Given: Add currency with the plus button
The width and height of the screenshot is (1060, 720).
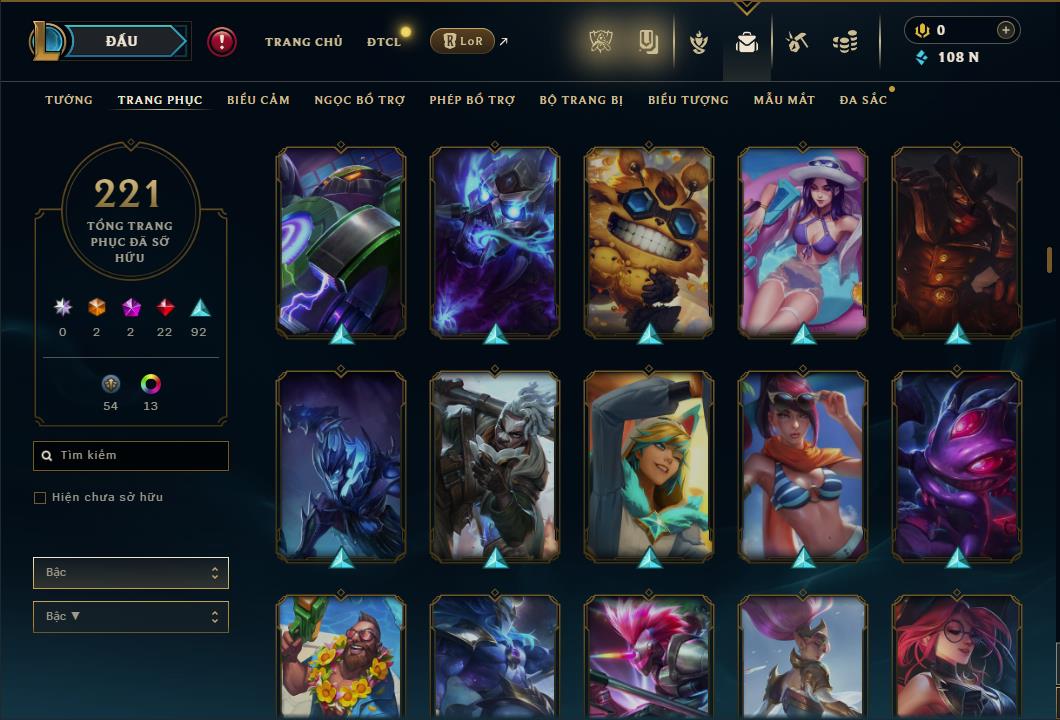Looking at the screenshot, I should tap(1005, 30).
